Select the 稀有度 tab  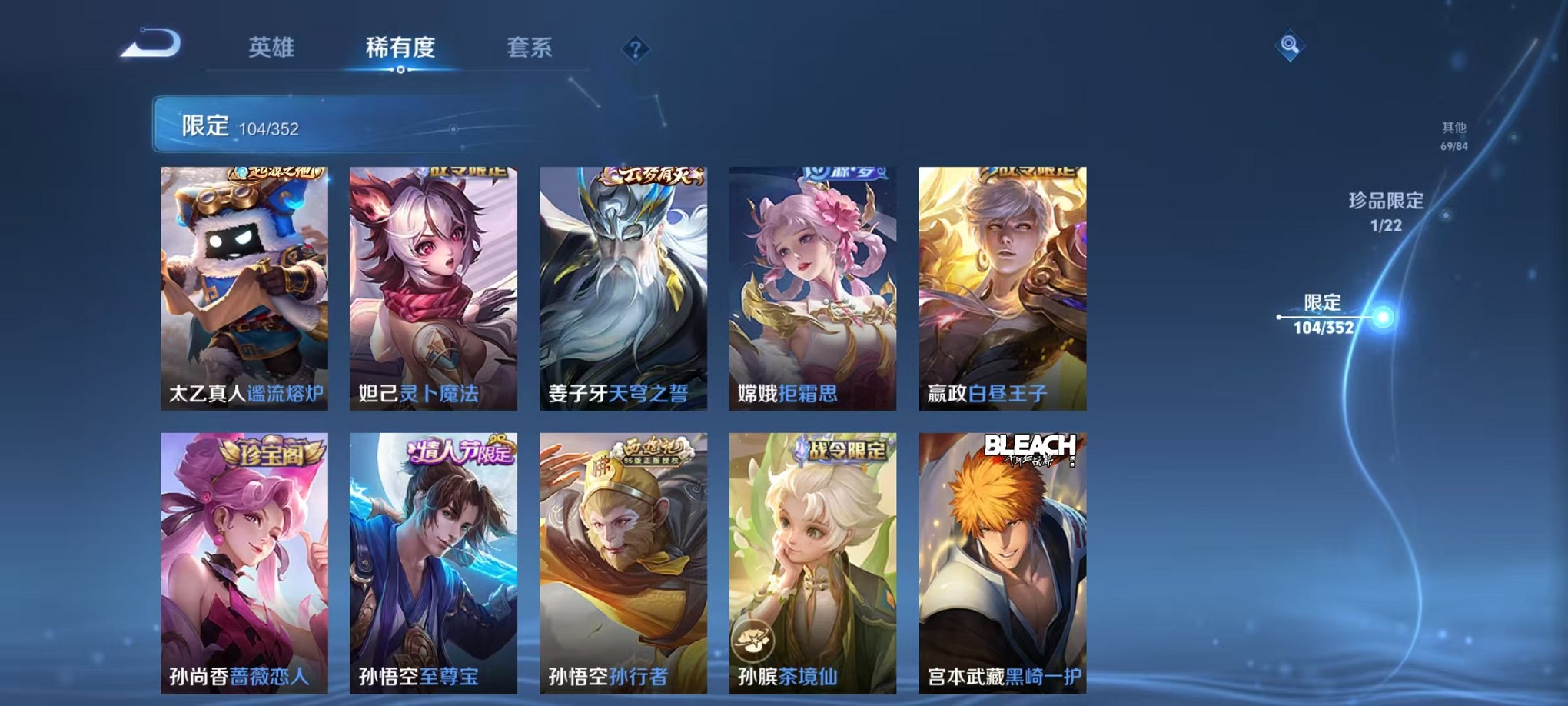(x=400, y=48)
